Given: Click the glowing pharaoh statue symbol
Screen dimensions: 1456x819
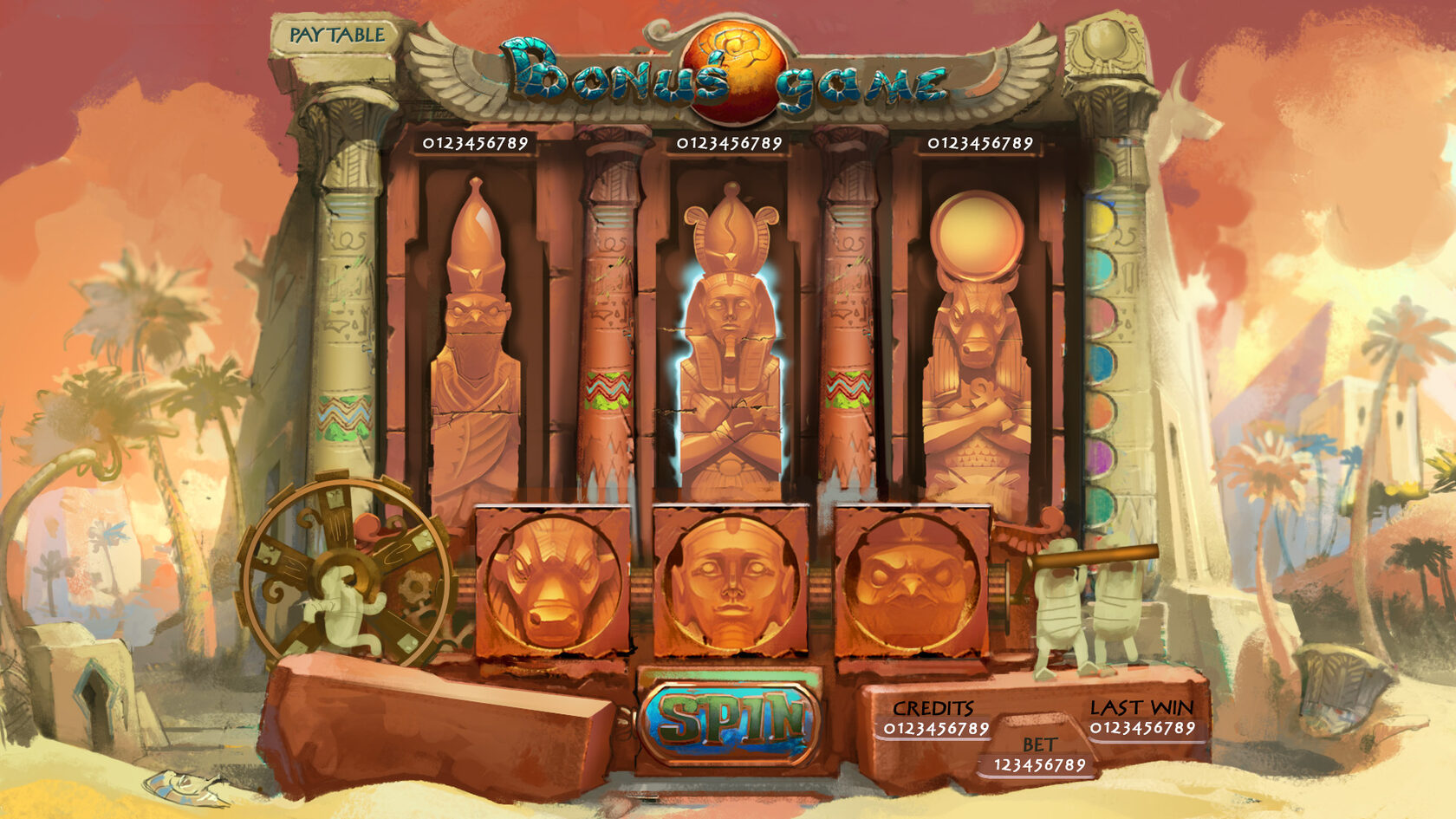Looking at the screenshot, I should [x=731, y=347].
